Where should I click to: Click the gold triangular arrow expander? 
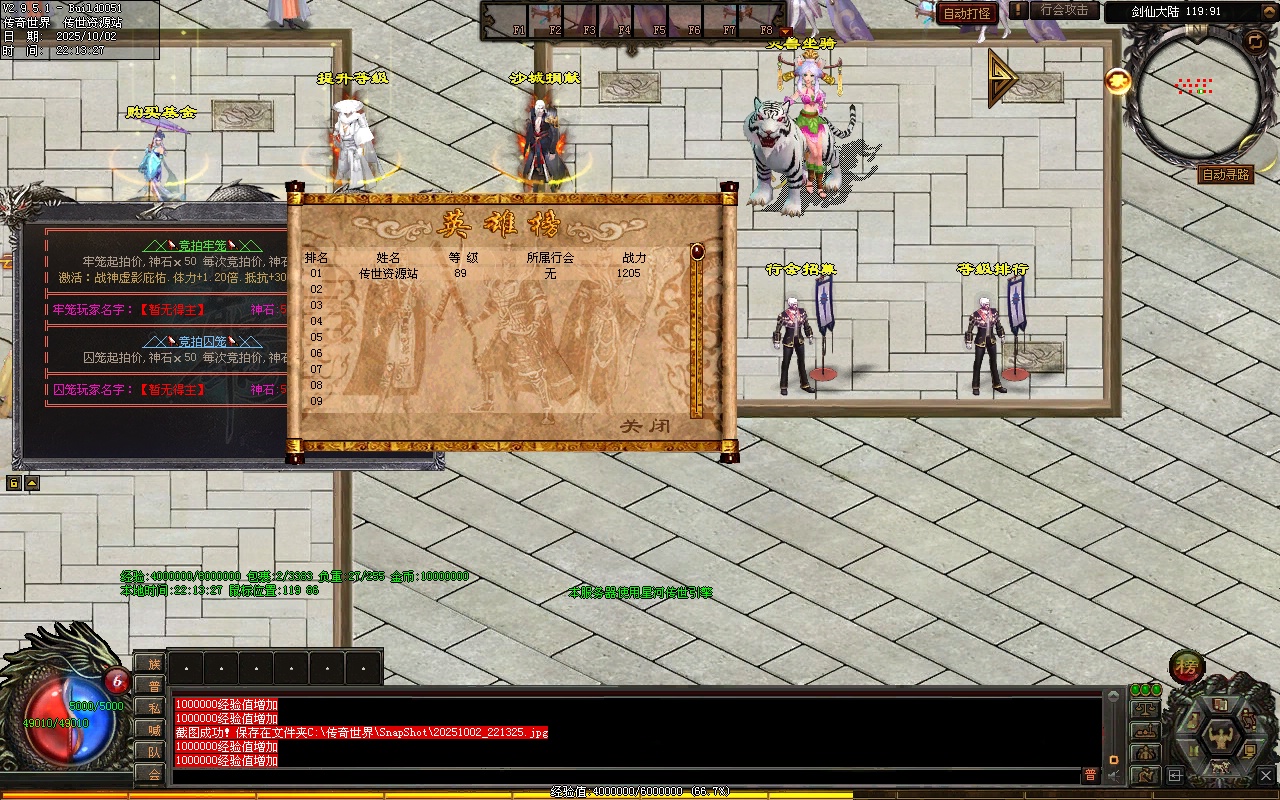tap(1001, 79)
